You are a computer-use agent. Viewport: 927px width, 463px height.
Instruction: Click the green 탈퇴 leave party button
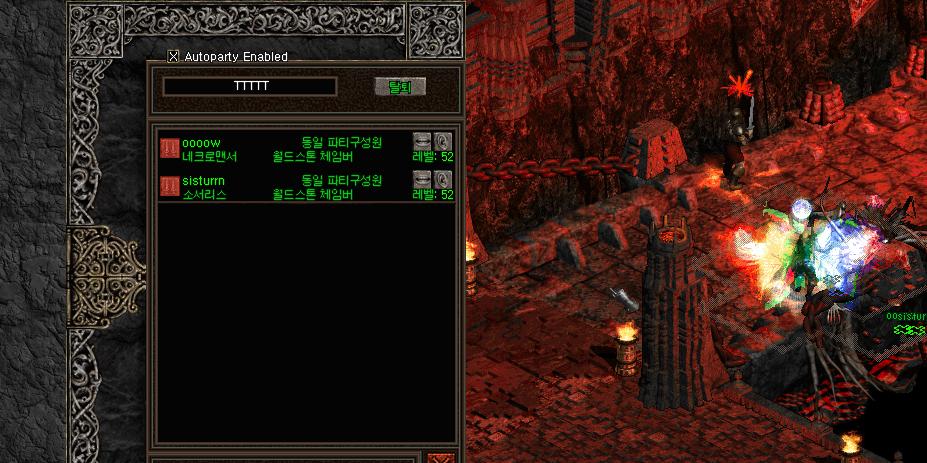[x=400, y=87]
